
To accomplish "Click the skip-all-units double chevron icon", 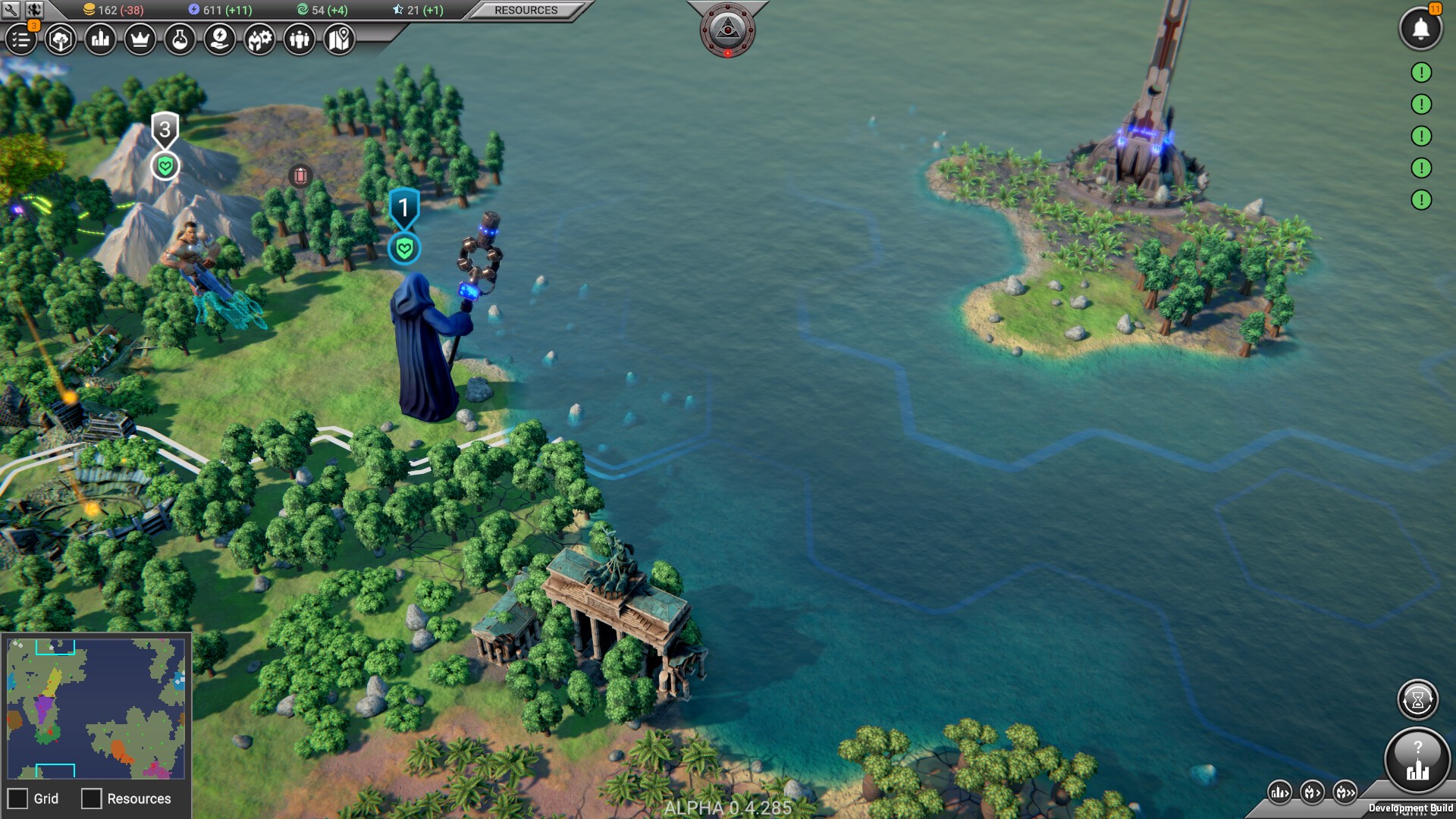I will (x=1345, y=790).
